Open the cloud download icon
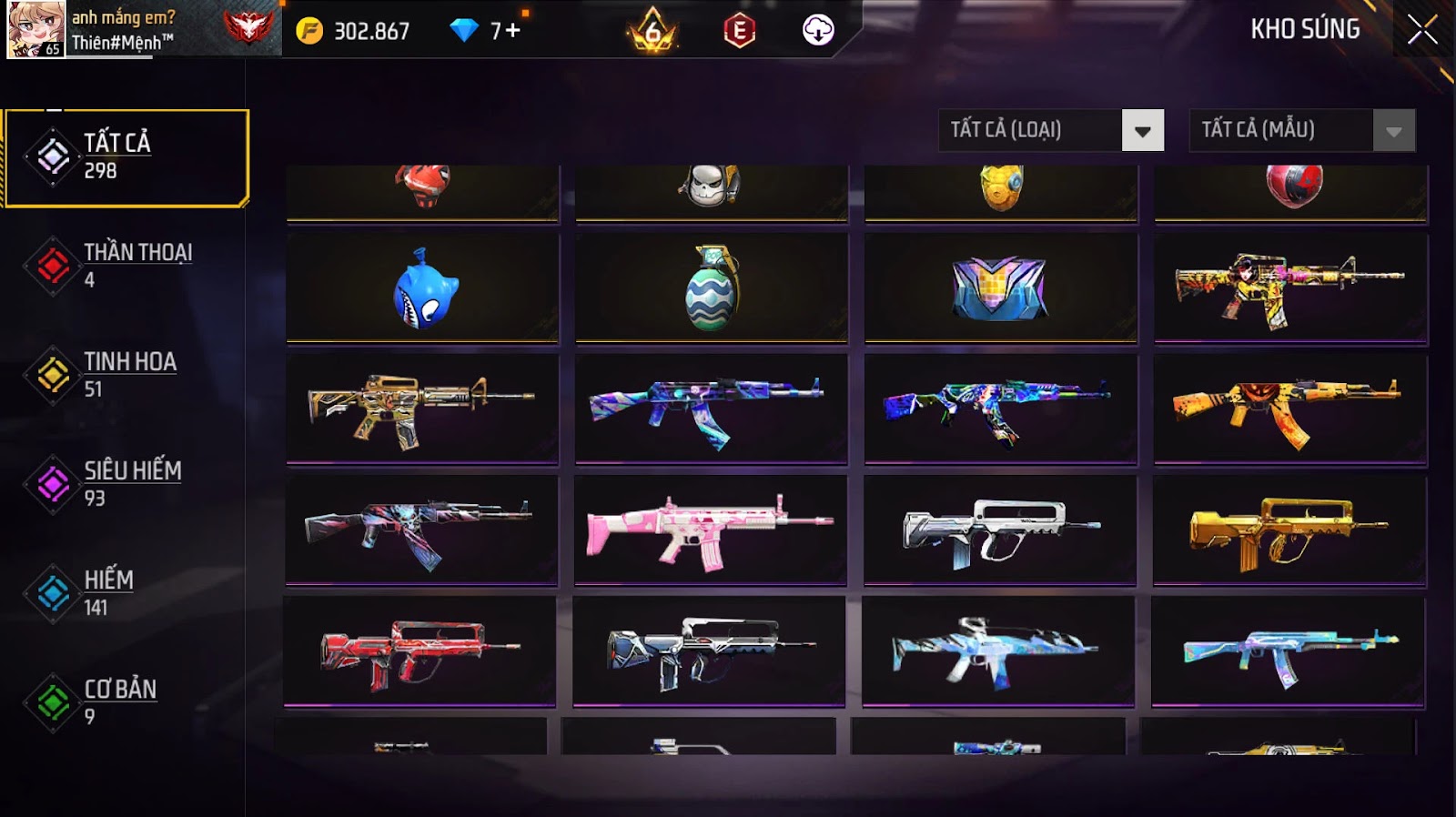This screenshot has height=817, width=1456. 817,31
